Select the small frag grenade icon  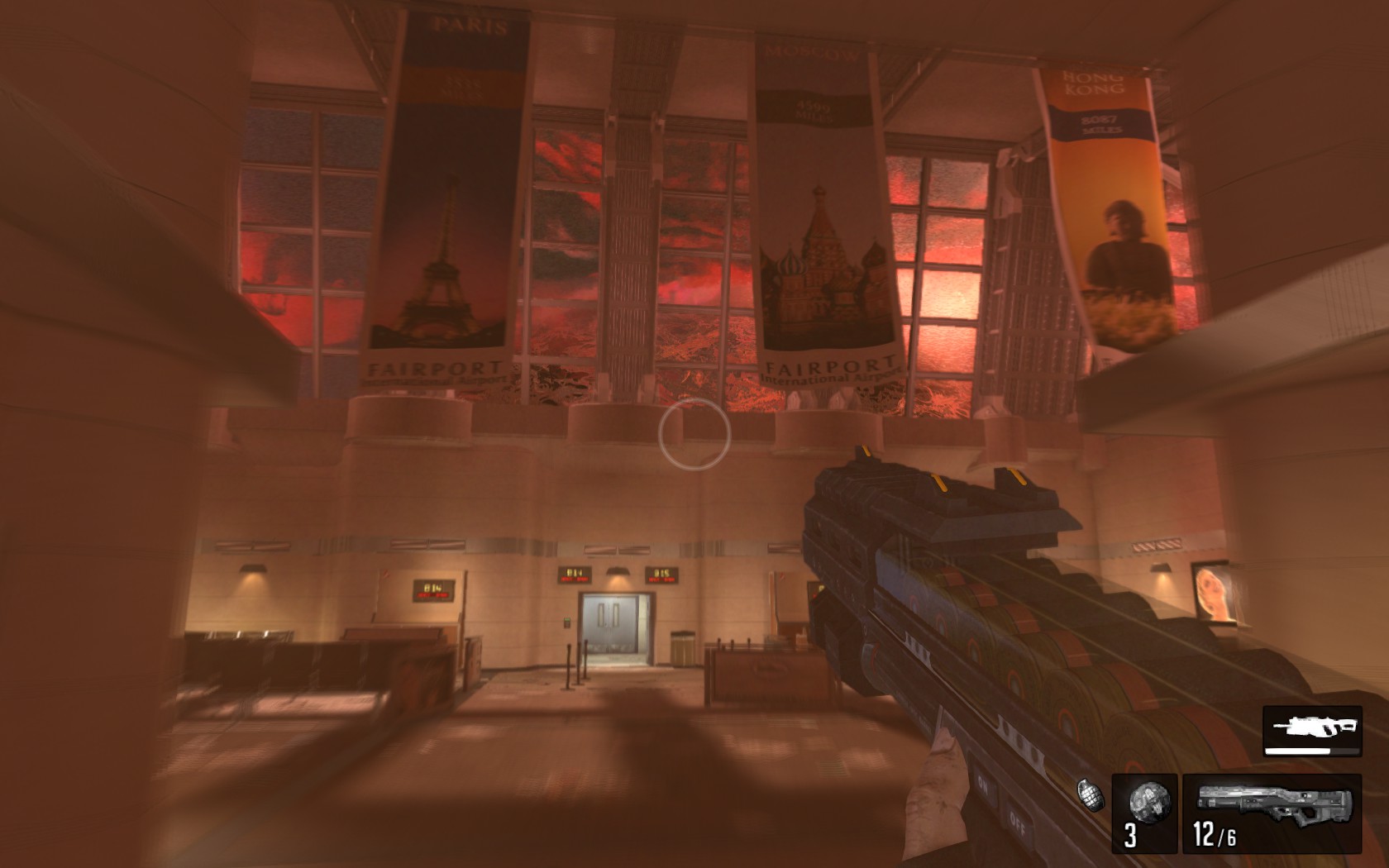(x=1091, y=793)
